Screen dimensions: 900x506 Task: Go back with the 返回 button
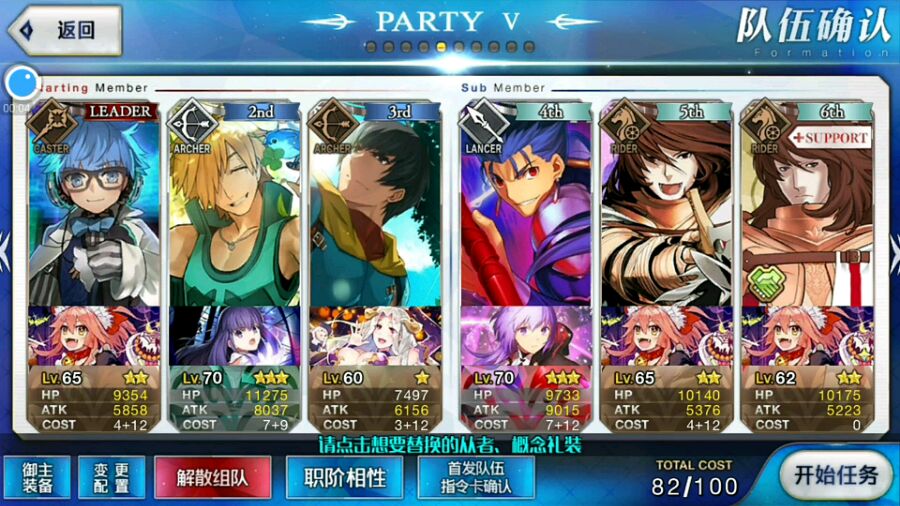62,29
